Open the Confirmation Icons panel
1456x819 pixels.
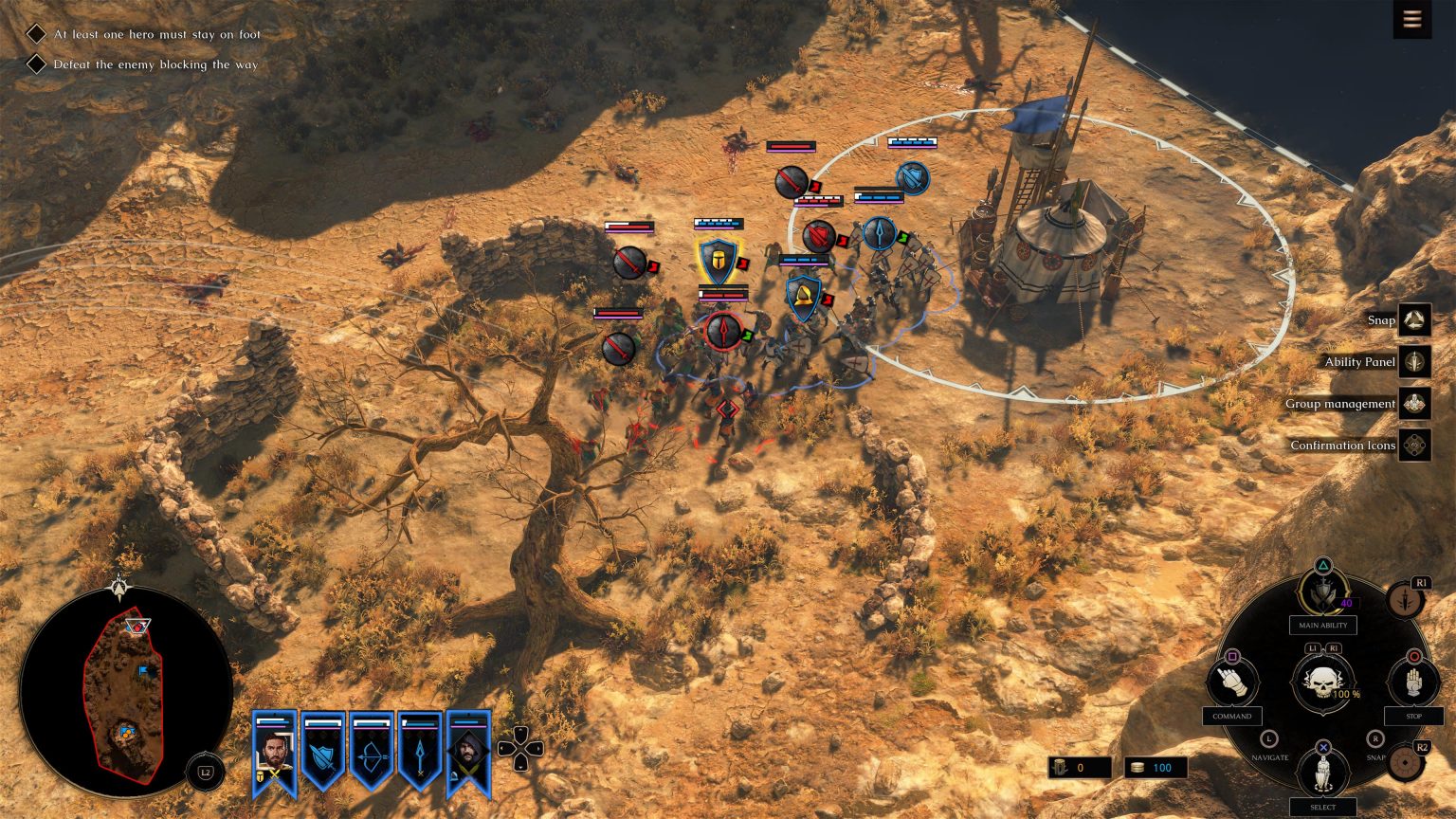coord(1412,445)
